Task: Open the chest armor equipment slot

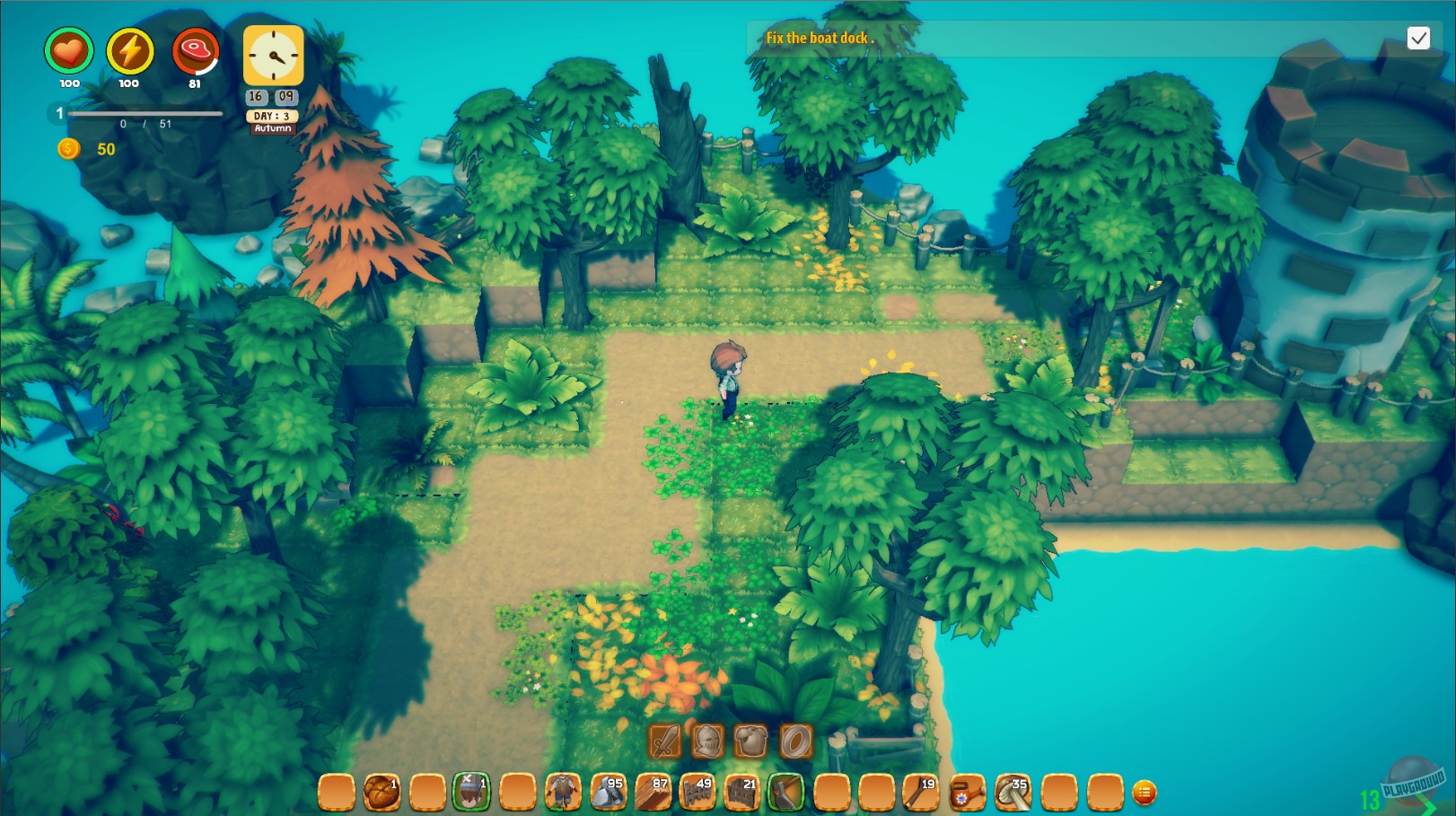Action: [x=750, y=741]
